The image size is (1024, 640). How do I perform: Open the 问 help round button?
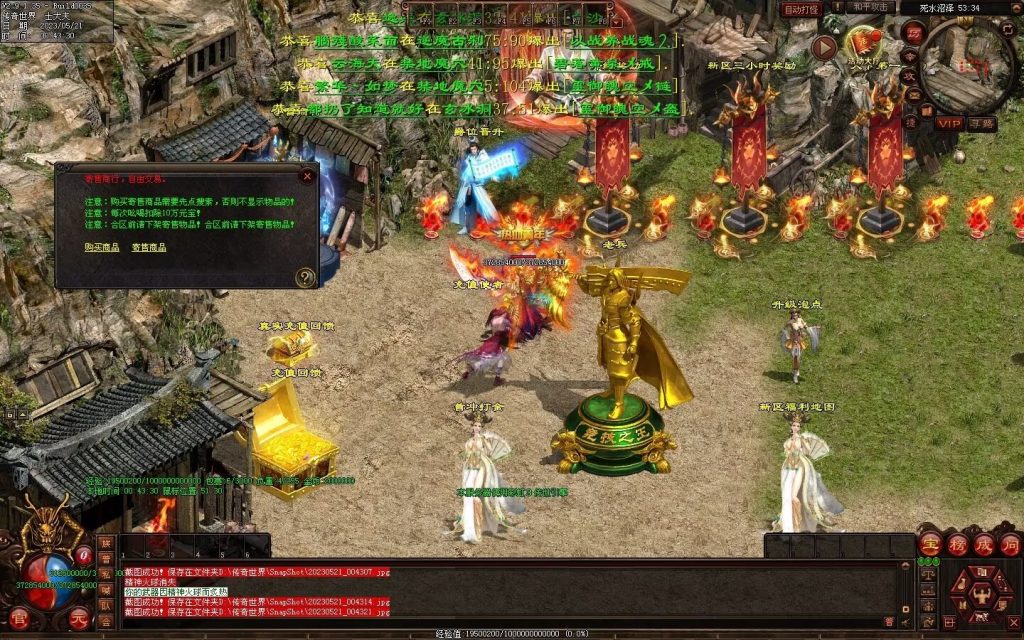tap(1009, 544)
